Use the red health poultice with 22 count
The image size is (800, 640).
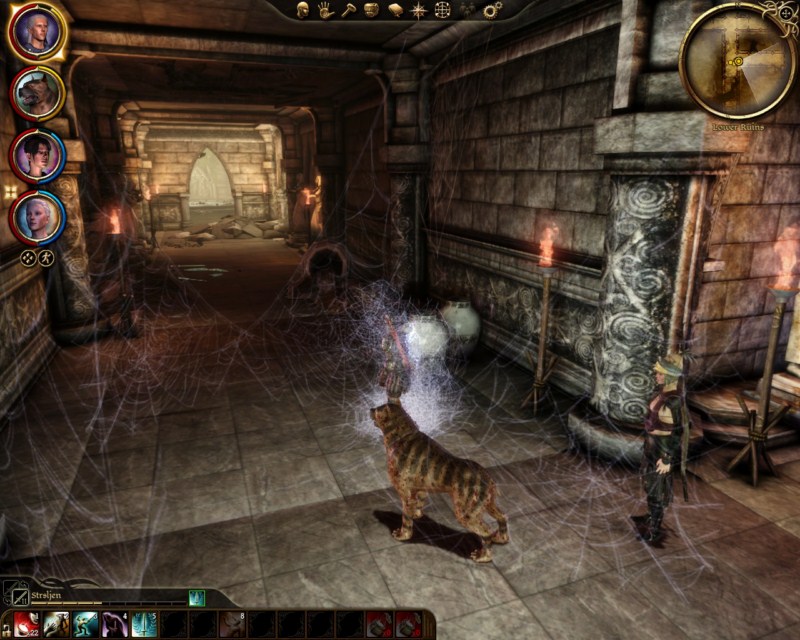[26, 624]
